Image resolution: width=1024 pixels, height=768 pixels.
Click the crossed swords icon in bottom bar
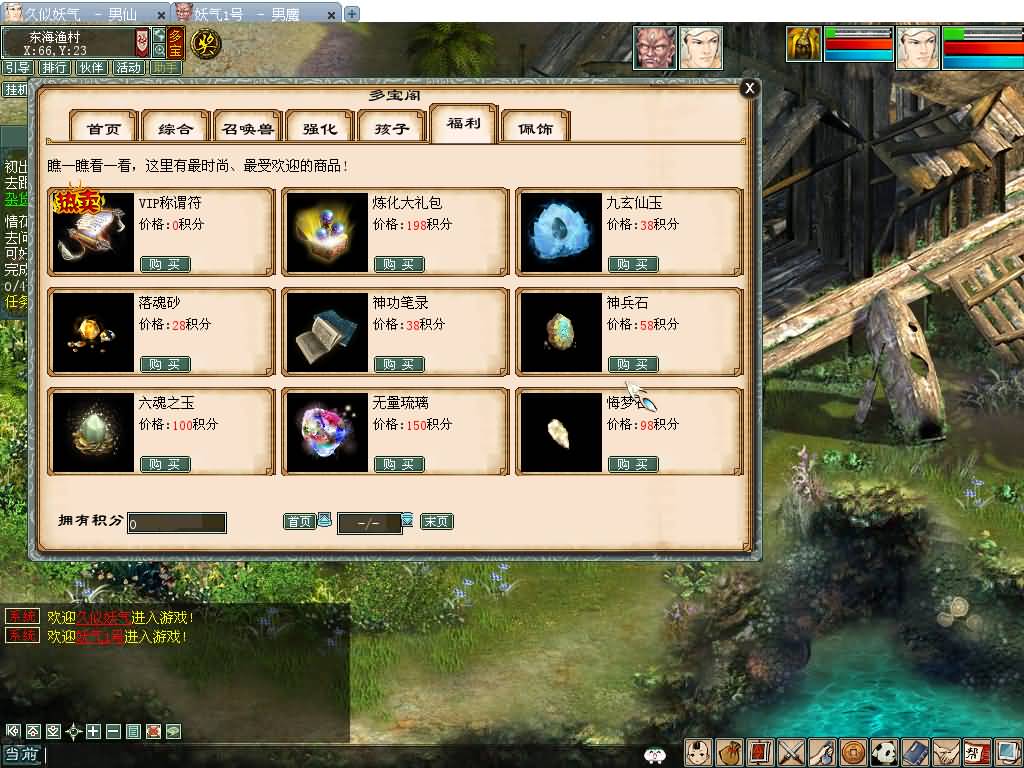(x=791, y=752)
